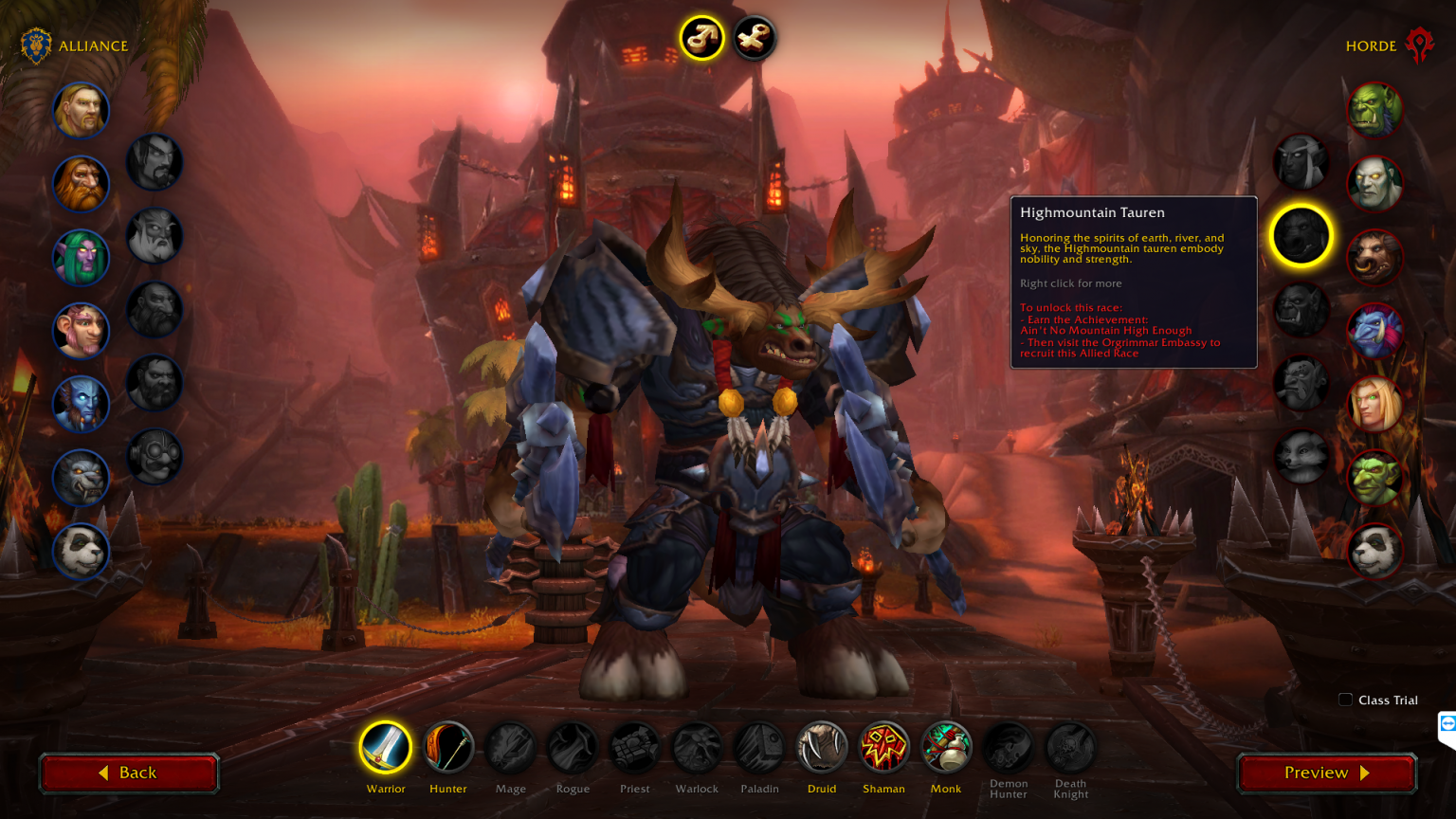Switch to the female gender symbol

[x=753, y=38]
